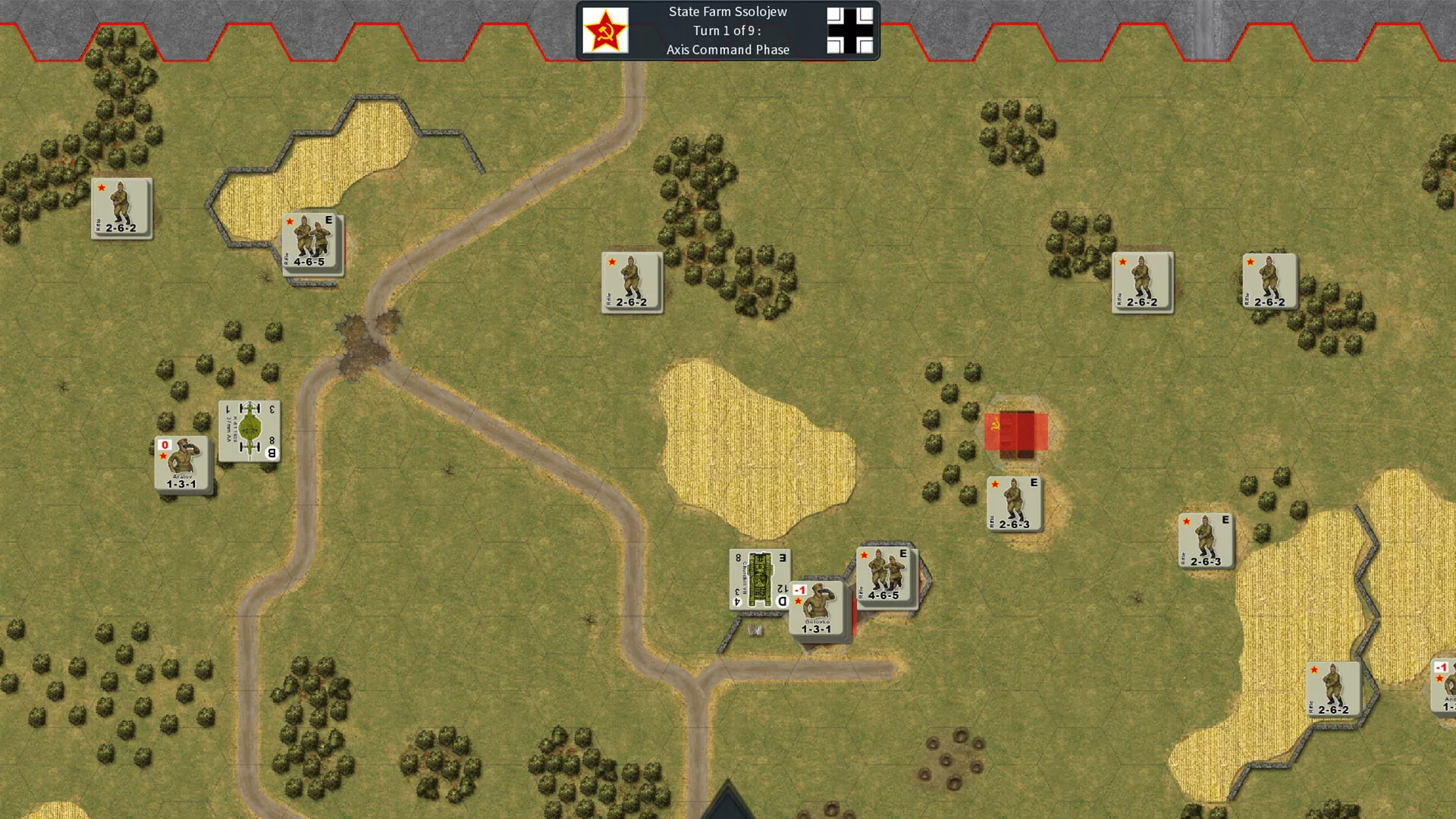Click the German cross faction icon

pos(849,30)
